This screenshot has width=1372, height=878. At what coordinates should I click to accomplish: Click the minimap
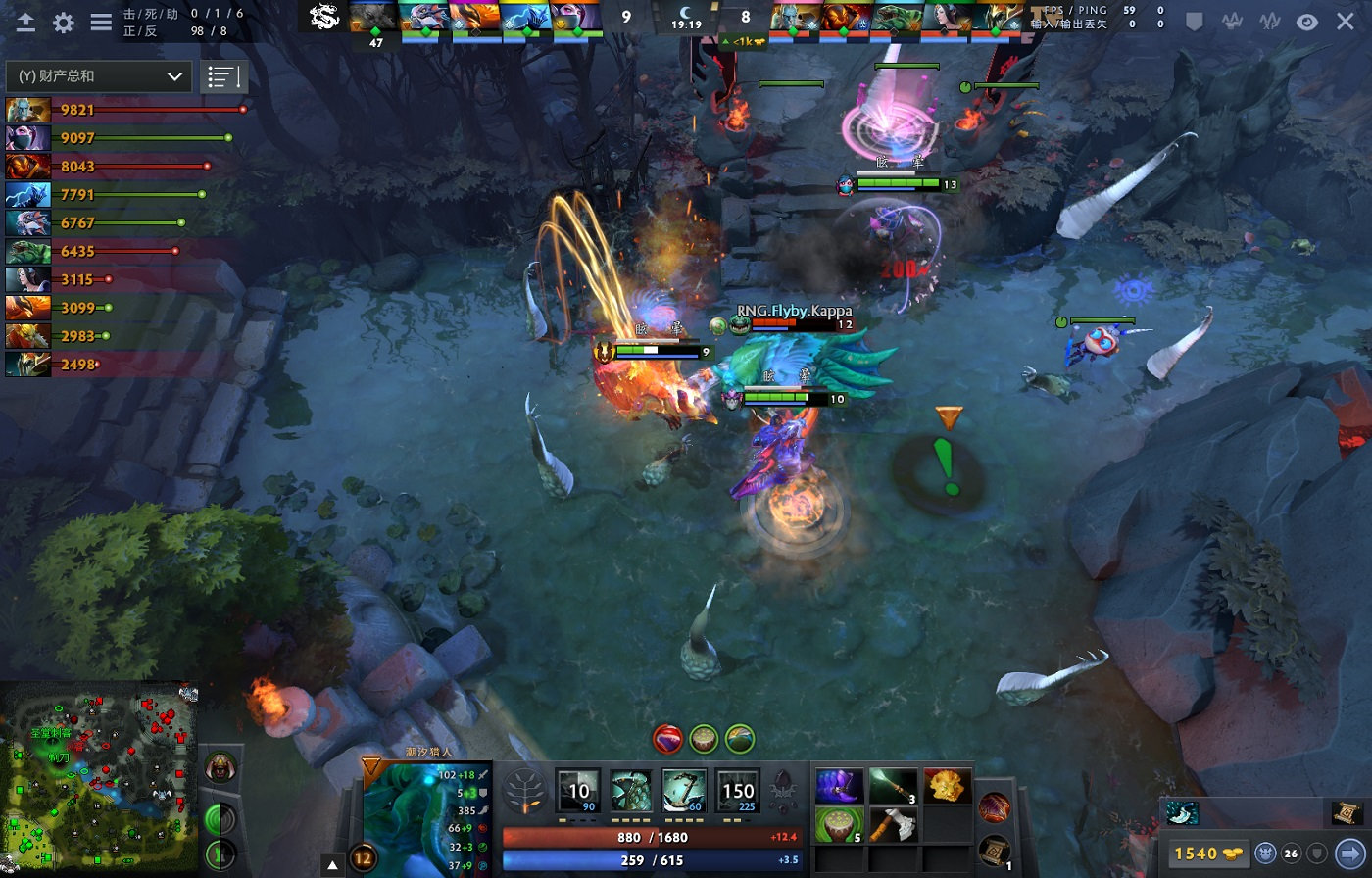[98, 779]
